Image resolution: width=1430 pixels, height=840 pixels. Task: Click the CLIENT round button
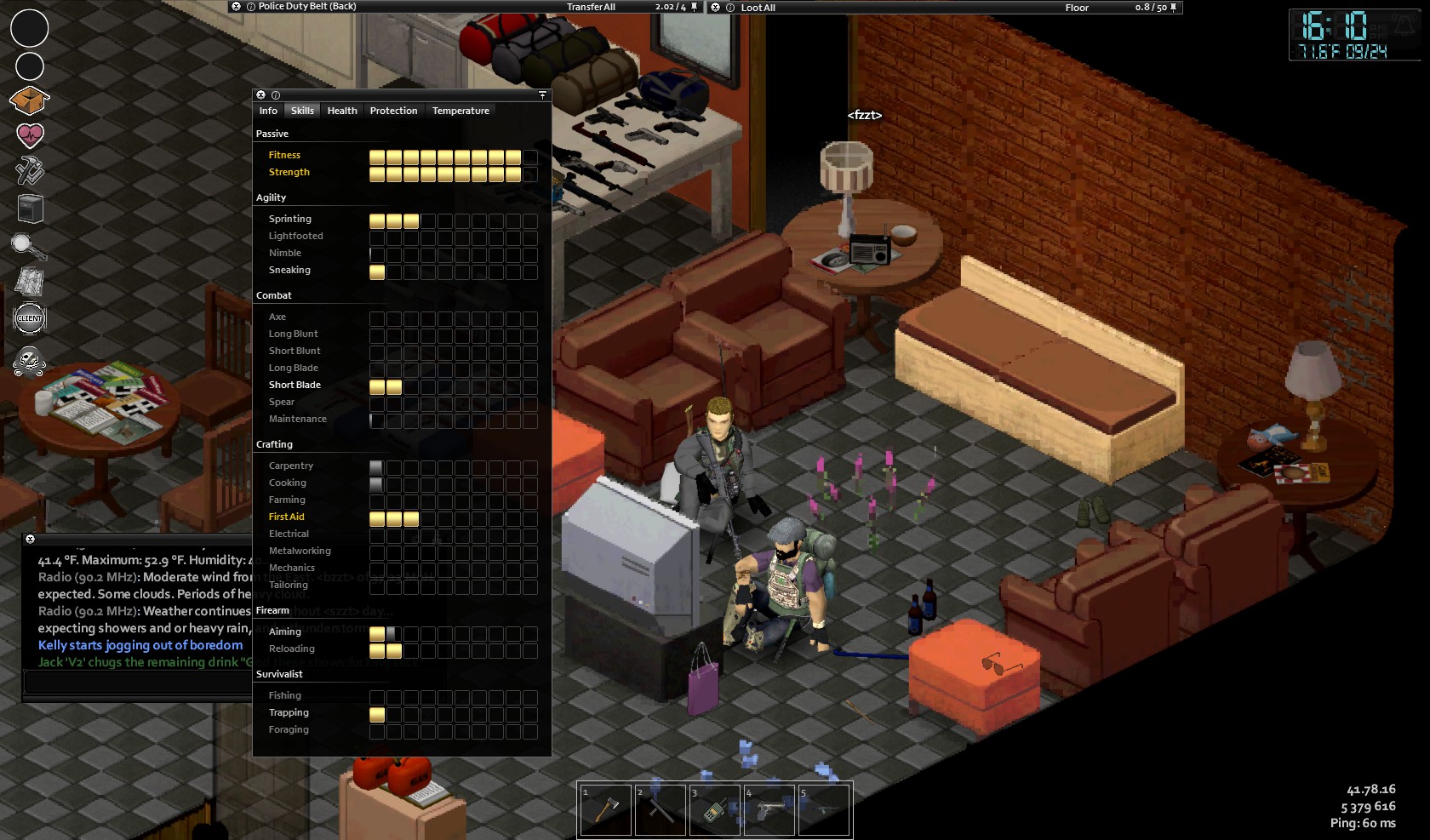[x=30, y=318]
